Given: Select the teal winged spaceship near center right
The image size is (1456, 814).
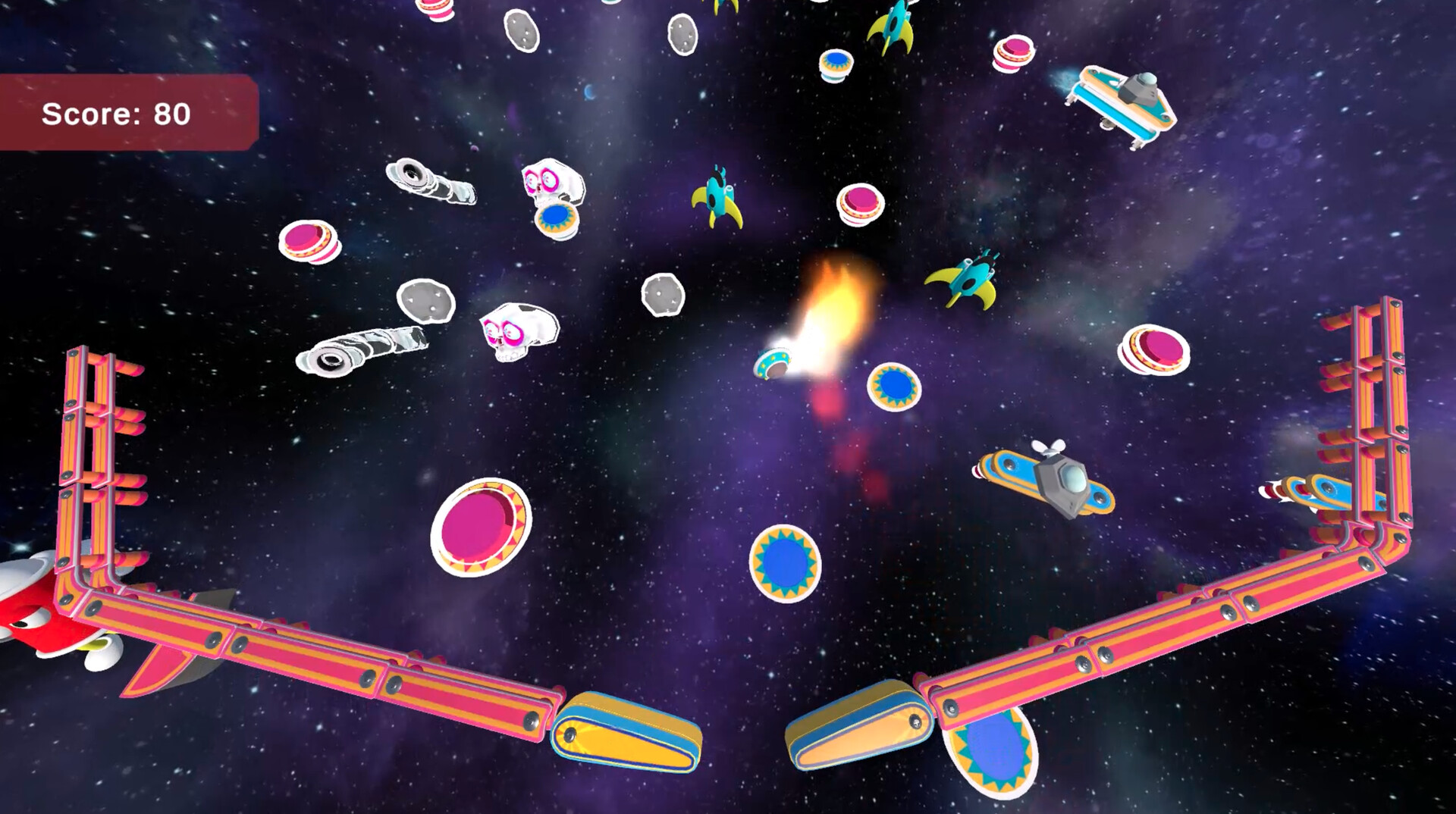Looking at the screenshot, I should click(963, 280).
